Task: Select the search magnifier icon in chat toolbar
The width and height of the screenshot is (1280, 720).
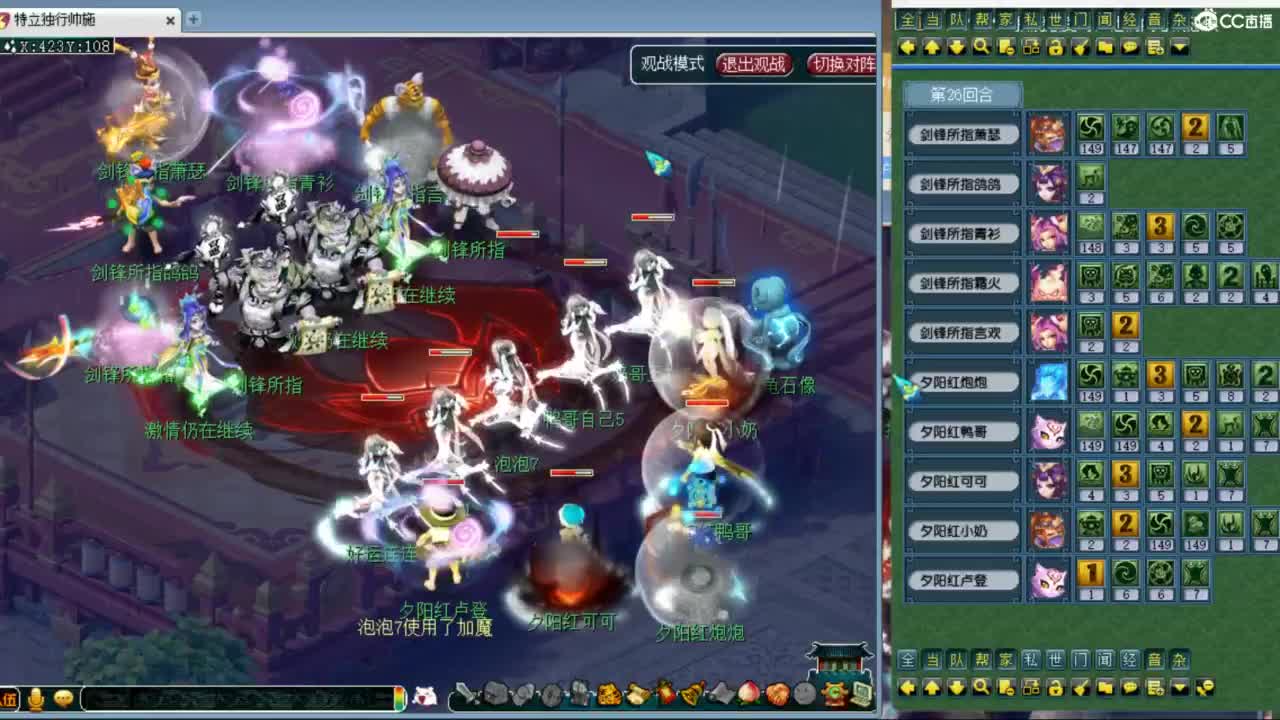Action: 982,46
